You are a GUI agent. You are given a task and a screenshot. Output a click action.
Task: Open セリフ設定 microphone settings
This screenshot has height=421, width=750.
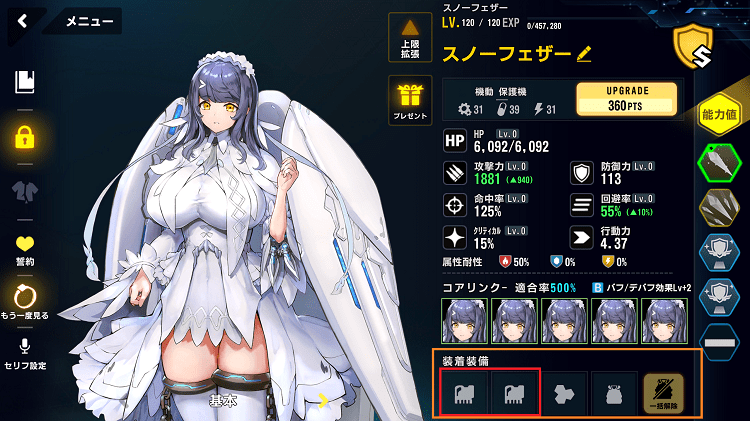point(25,351)
